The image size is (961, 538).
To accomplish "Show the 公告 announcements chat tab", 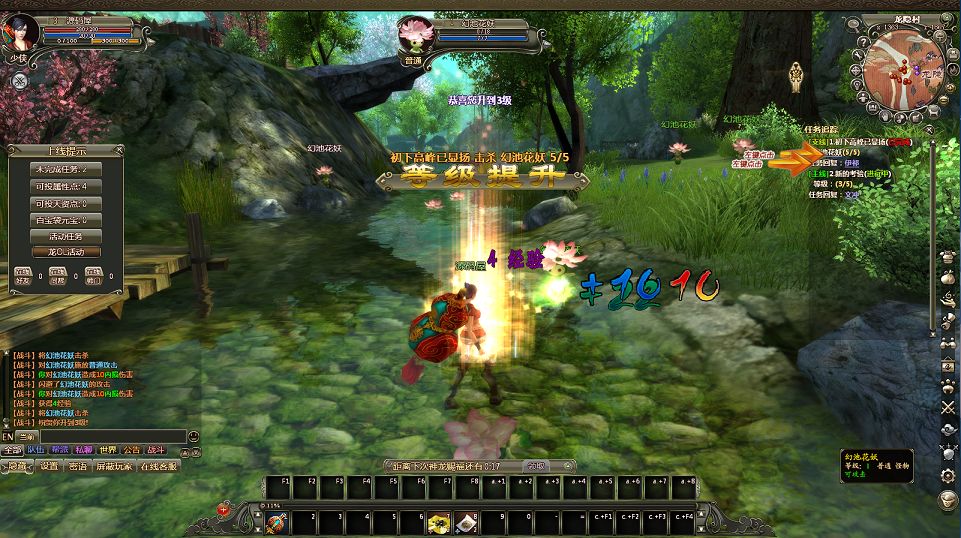I will 132,450.
